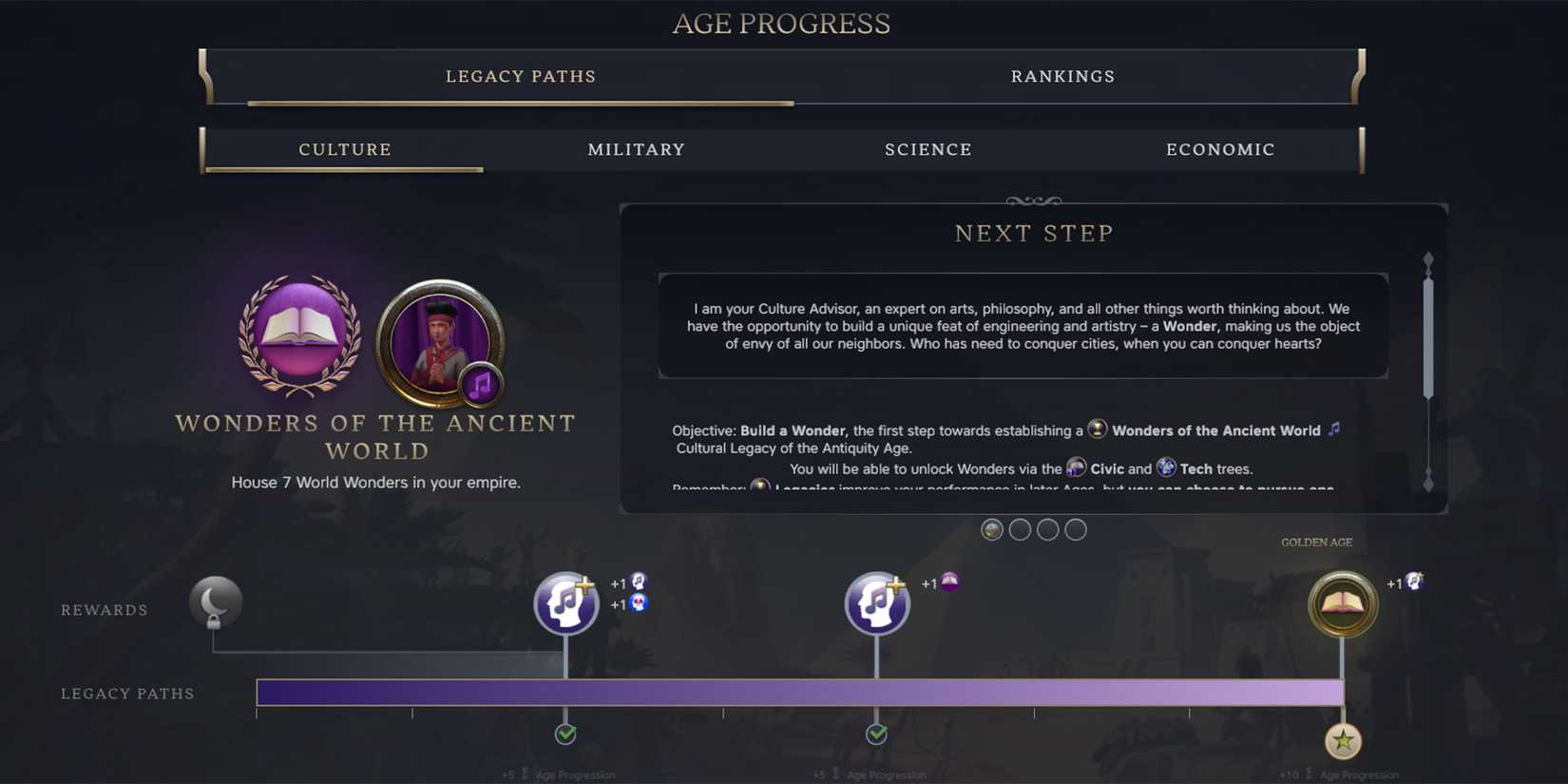Switch to the Rankings tab
1568x784 pixels.
[1062, 76]
